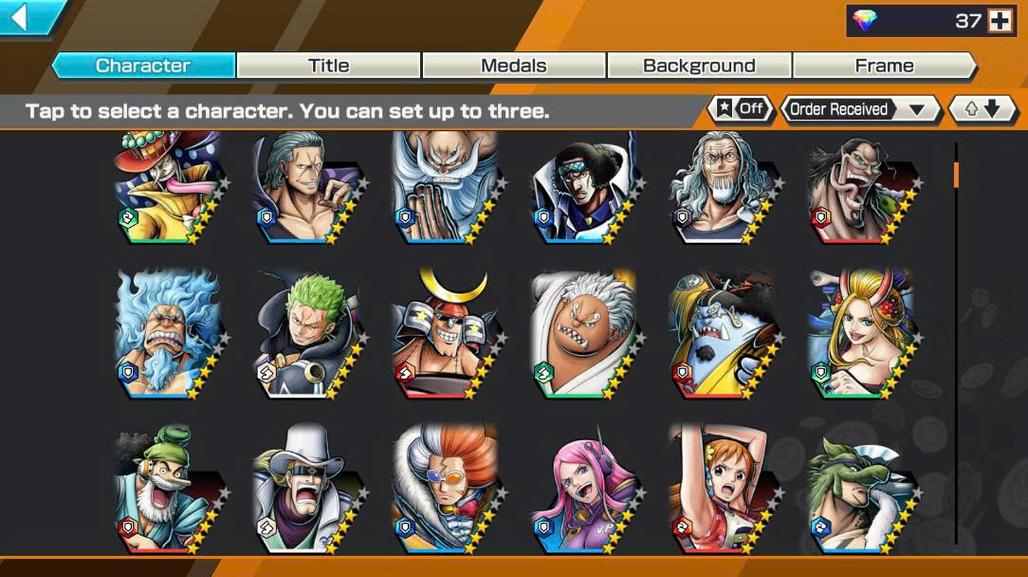
Task: Select the green-haired Zoro character portrait
Action: (305, 335)
